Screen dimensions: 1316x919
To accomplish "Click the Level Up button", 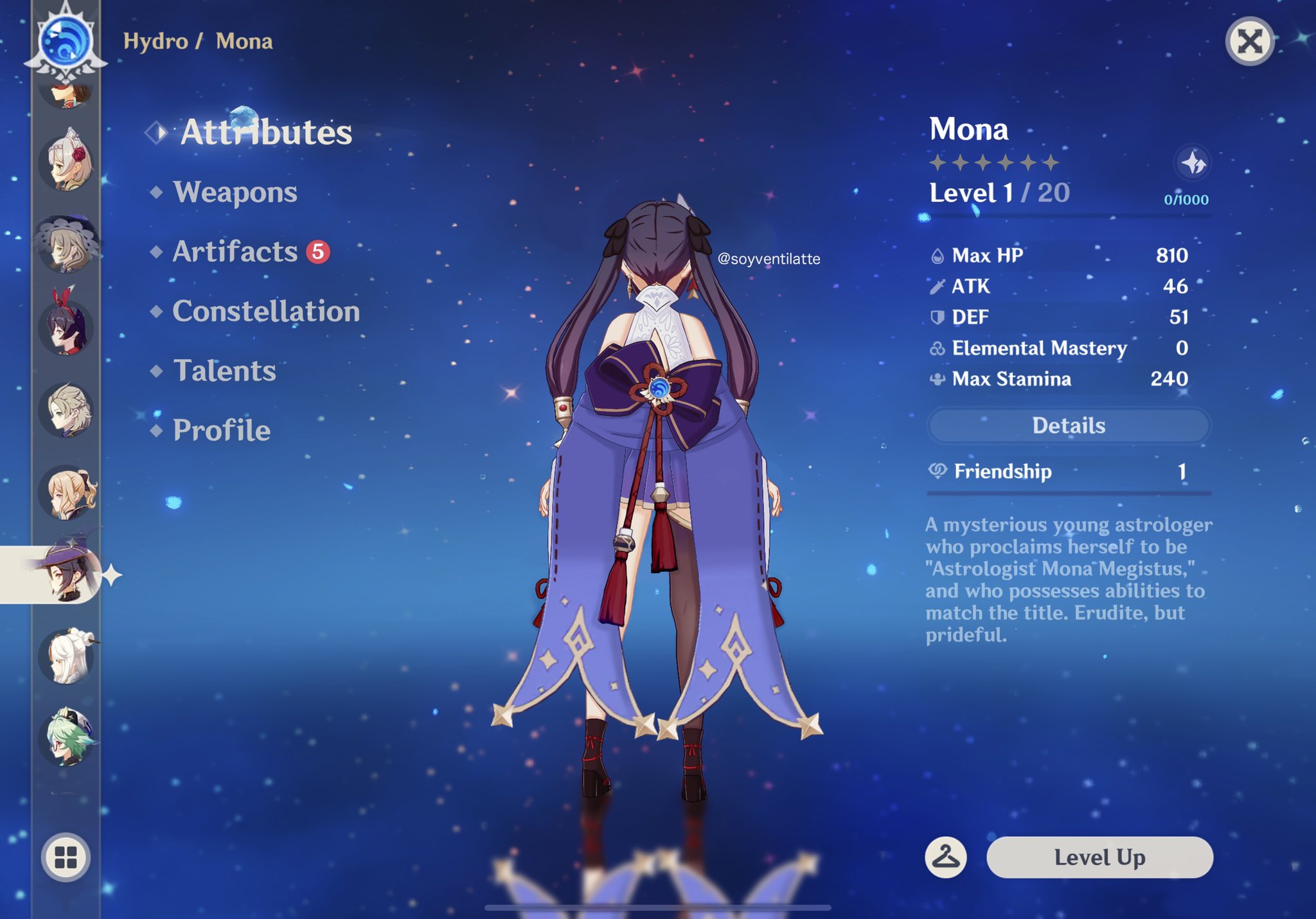I will pyautogui.click(x=1099, y=857).
